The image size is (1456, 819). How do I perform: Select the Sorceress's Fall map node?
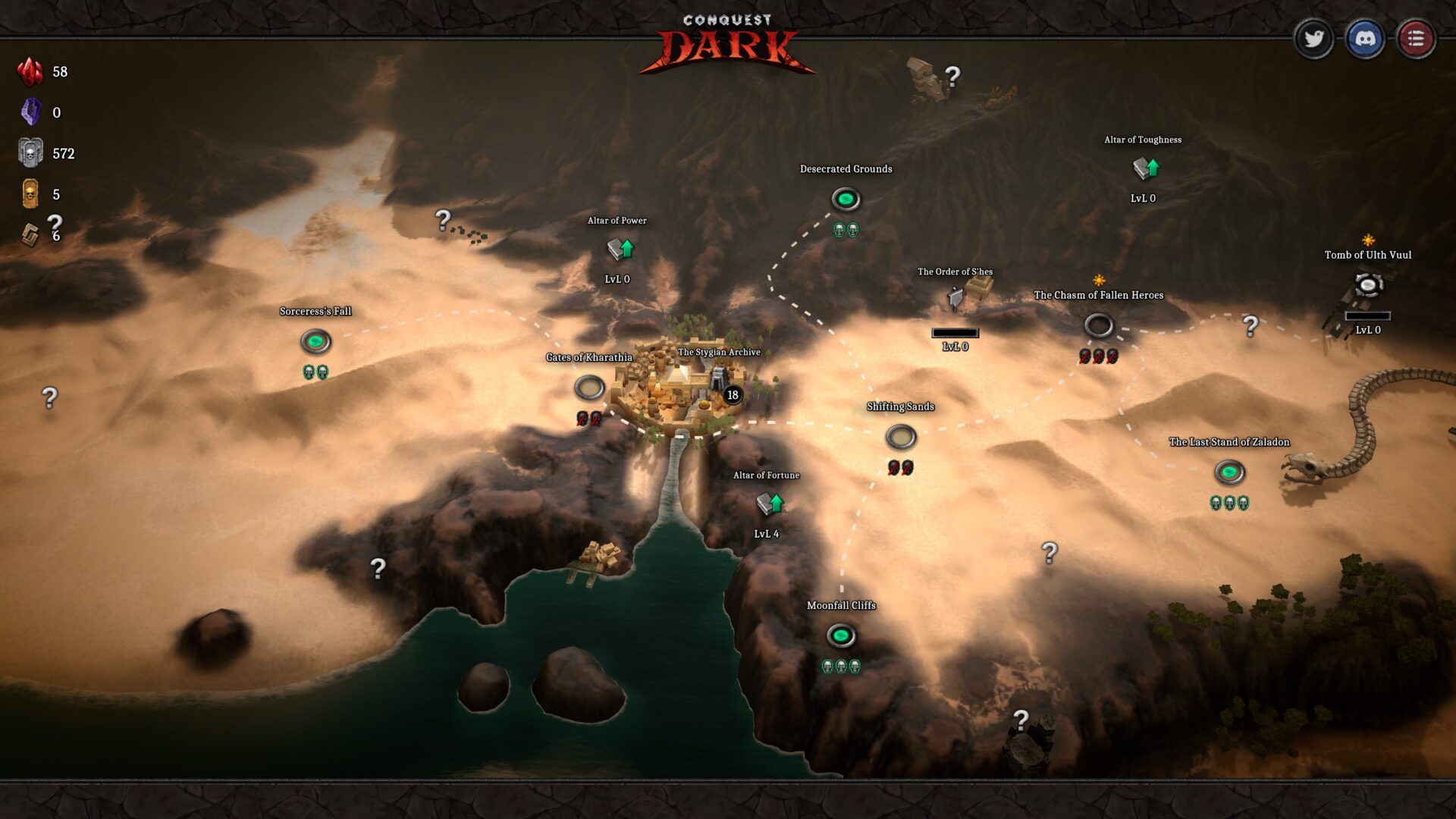click(315, 341)
